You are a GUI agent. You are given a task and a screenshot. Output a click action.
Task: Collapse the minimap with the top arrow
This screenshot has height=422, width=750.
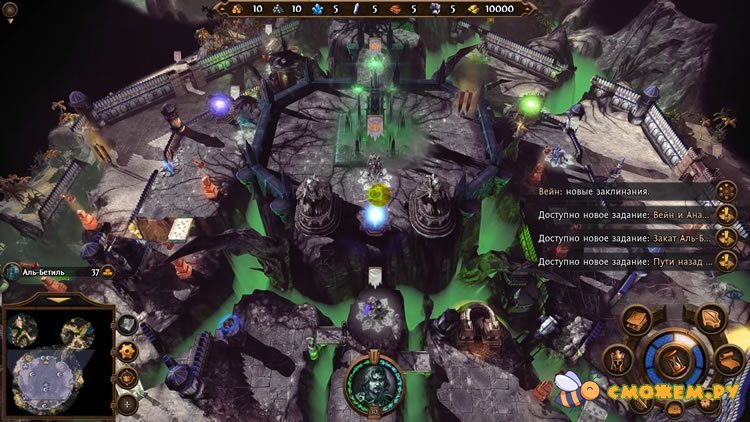(57, 299)
